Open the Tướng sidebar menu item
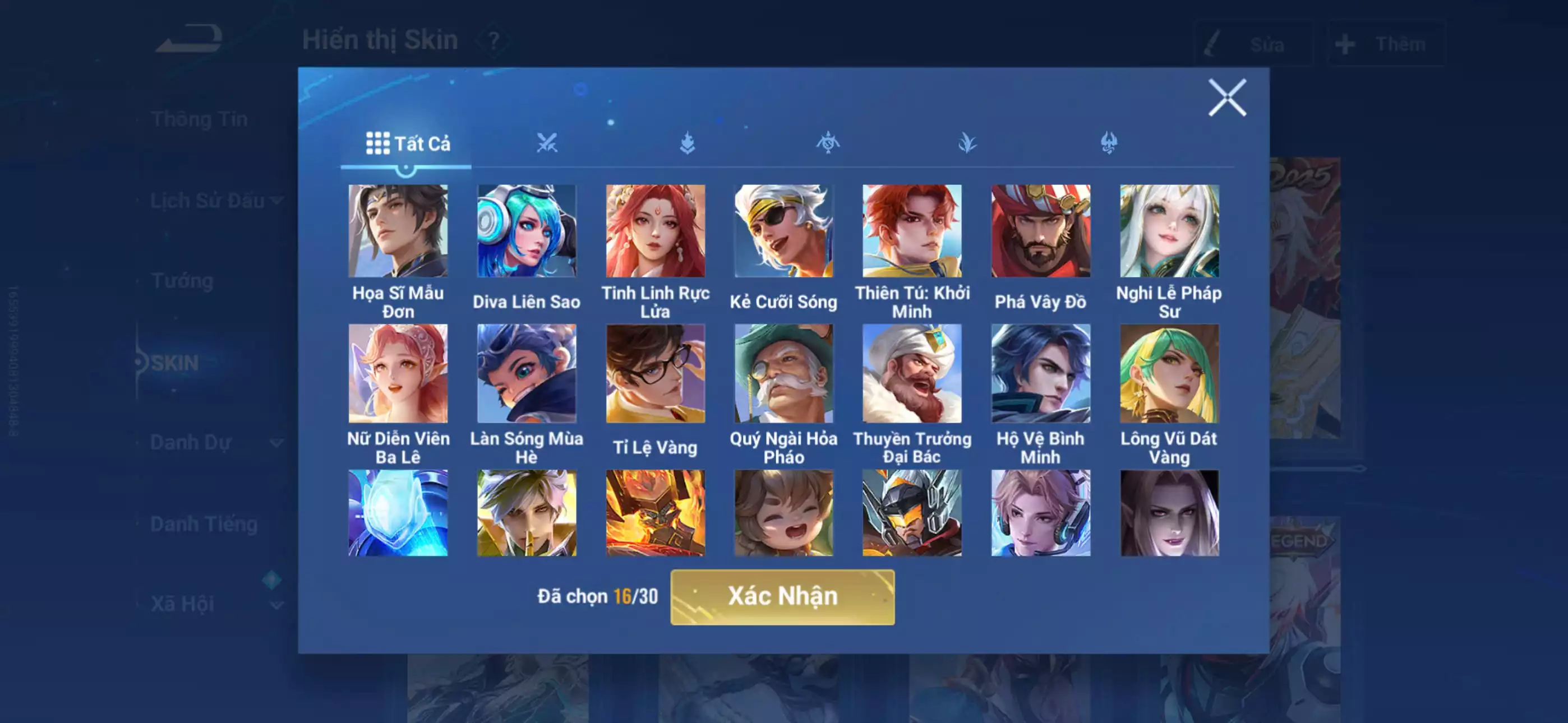The image size is (1568, 723). point(183,281)
